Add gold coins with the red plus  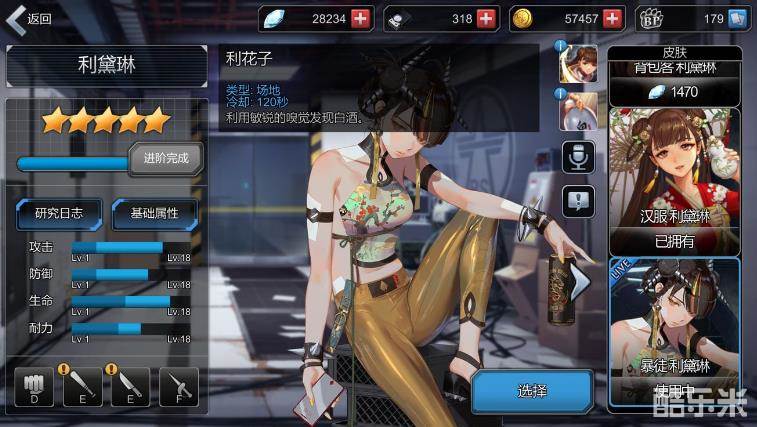click(613, 18)
